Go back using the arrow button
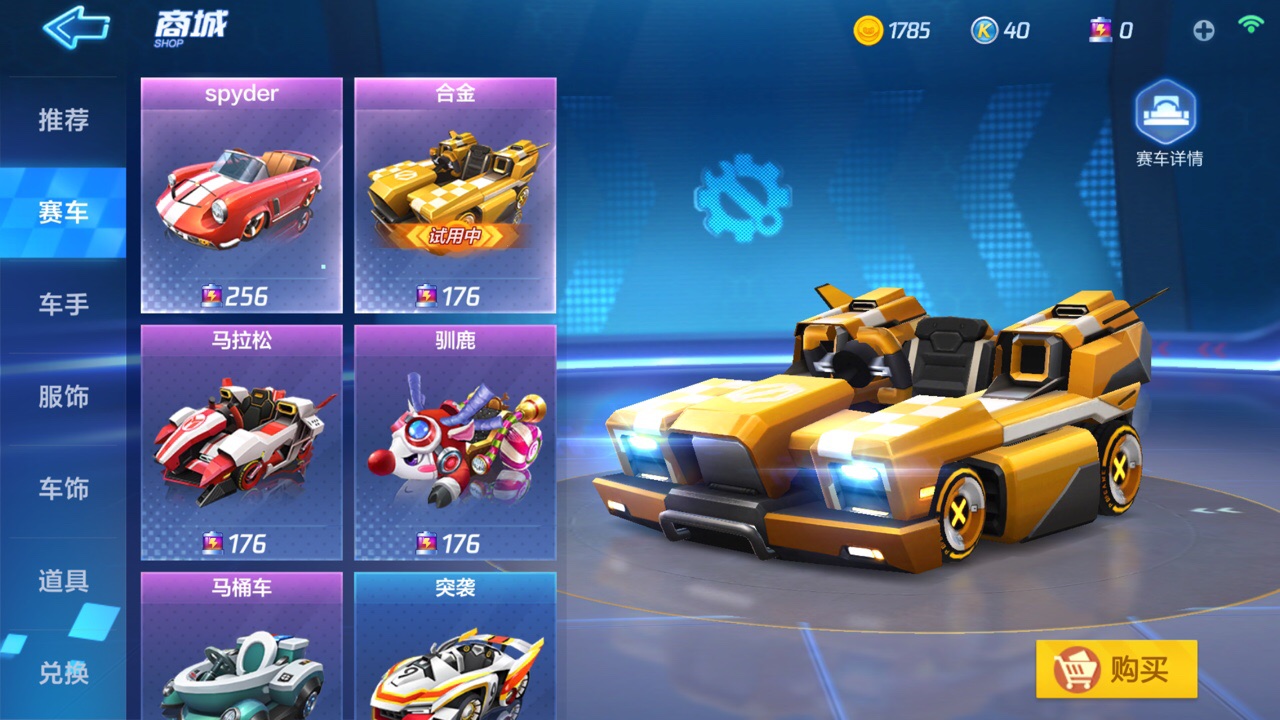Viewport: 1280px width, 720px height. click(x=76, y=28)
